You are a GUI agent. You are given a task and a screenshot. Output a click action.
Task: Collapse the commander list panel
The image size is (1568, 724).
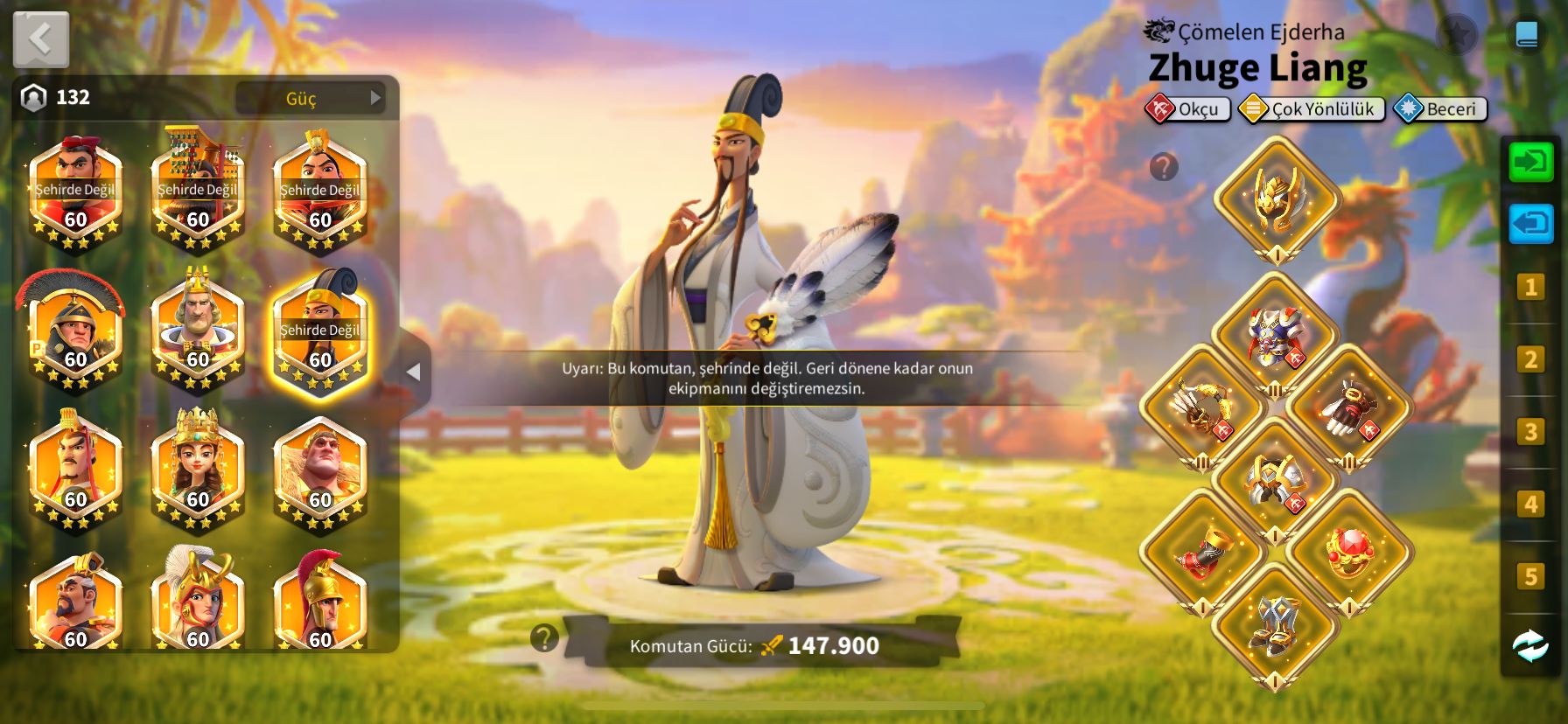tap(414, 372)
